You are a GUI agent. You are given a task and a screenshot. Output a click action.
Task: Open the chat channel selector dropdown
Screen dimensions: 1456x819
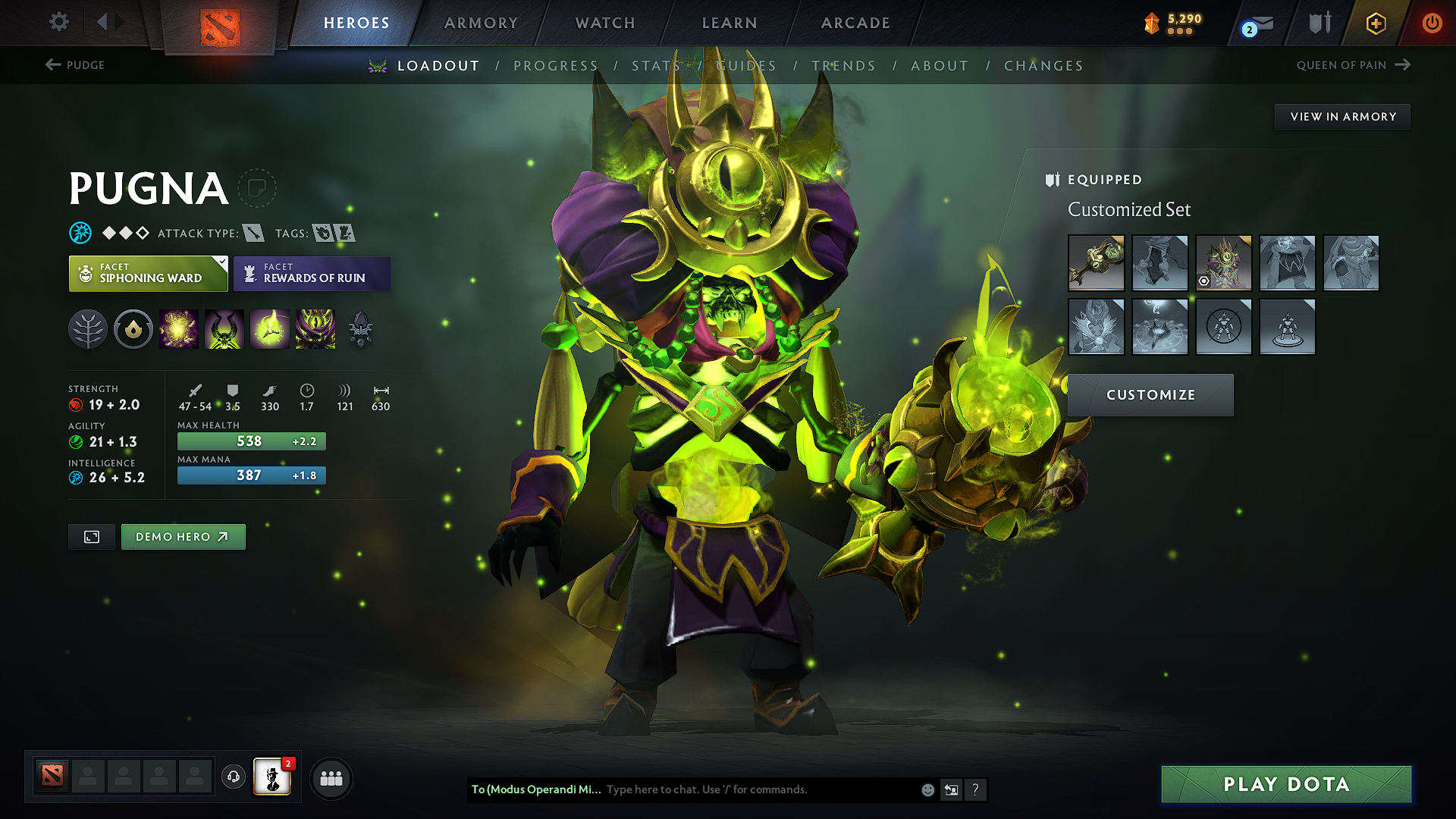(x=536, y=789)
